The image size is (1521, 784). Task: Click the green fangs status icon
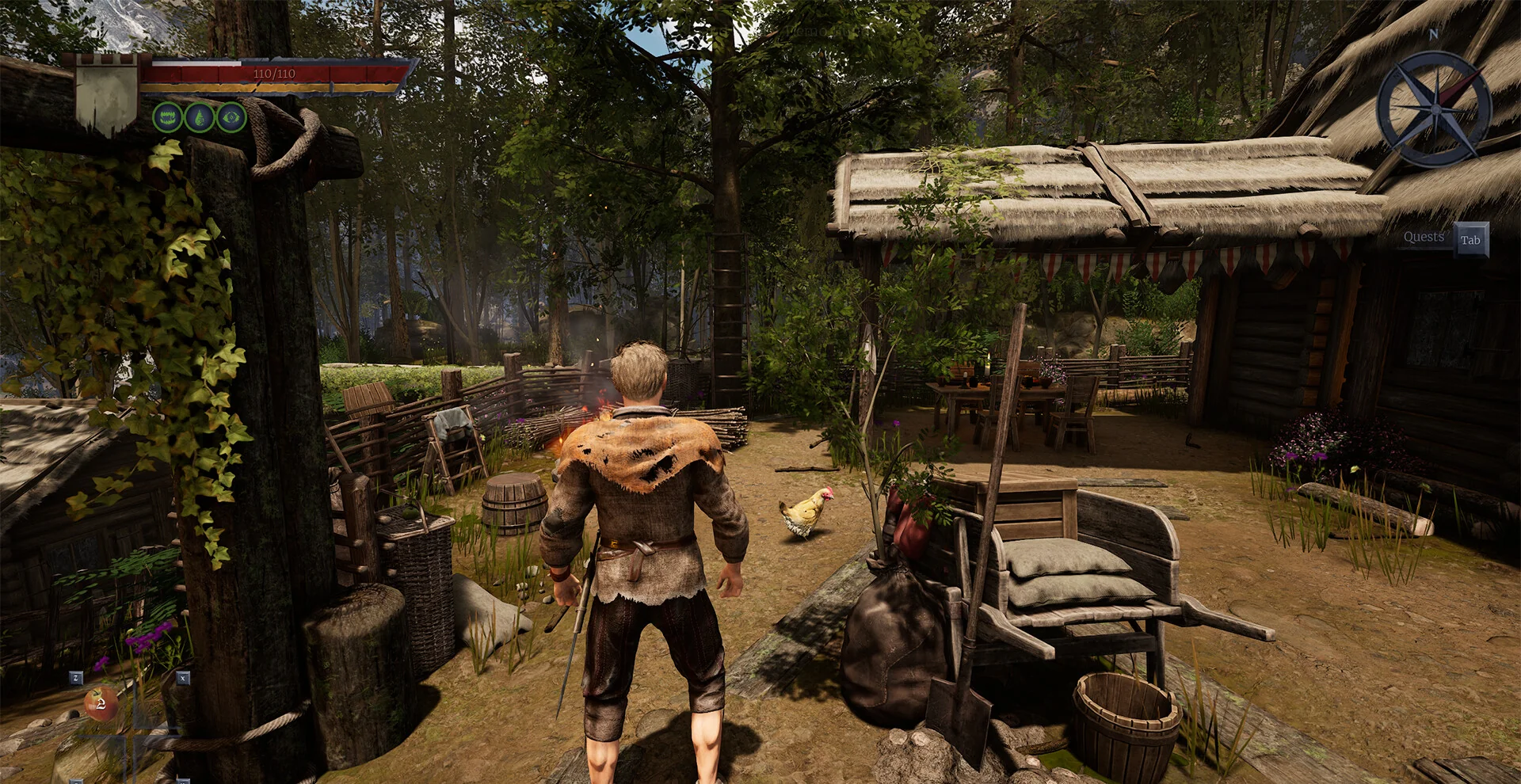click(x=167, y=118)
